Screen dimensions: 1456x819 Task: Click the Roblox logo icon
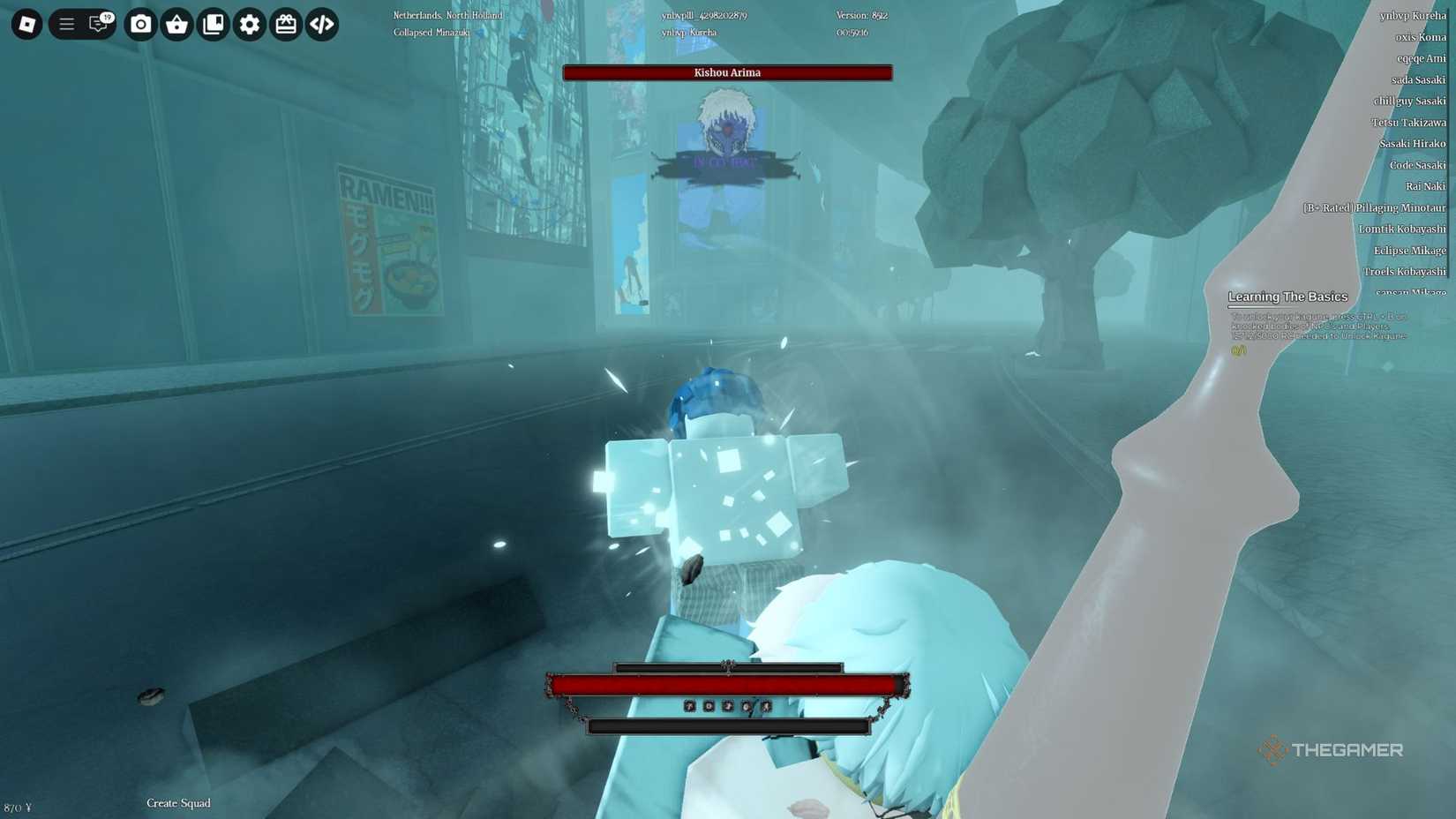point(26,25)
